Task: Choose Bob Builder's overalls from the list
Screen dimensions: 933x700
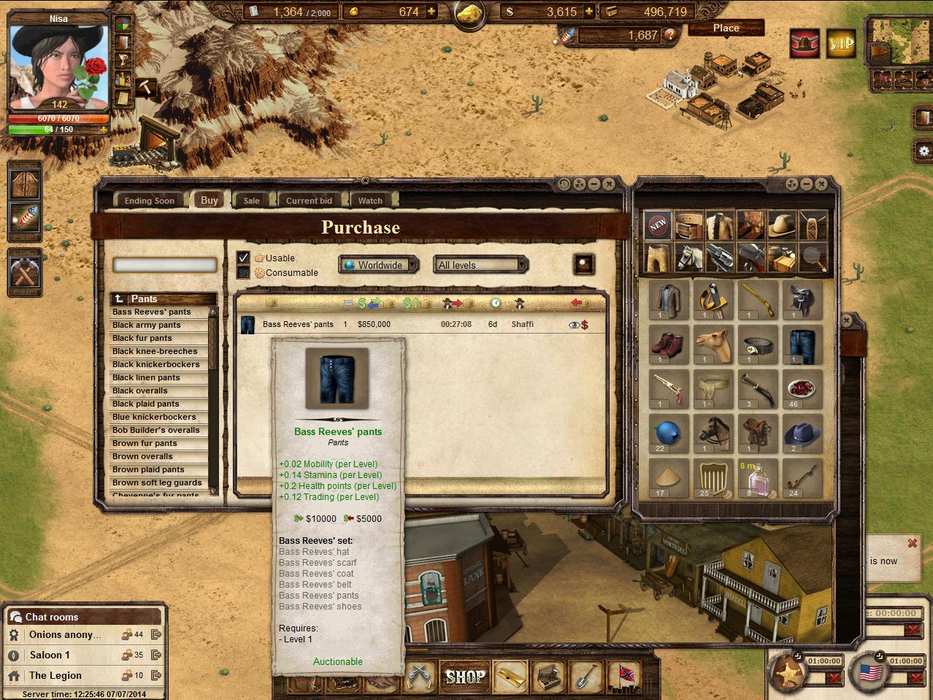Action: click(x=156, y=430)
